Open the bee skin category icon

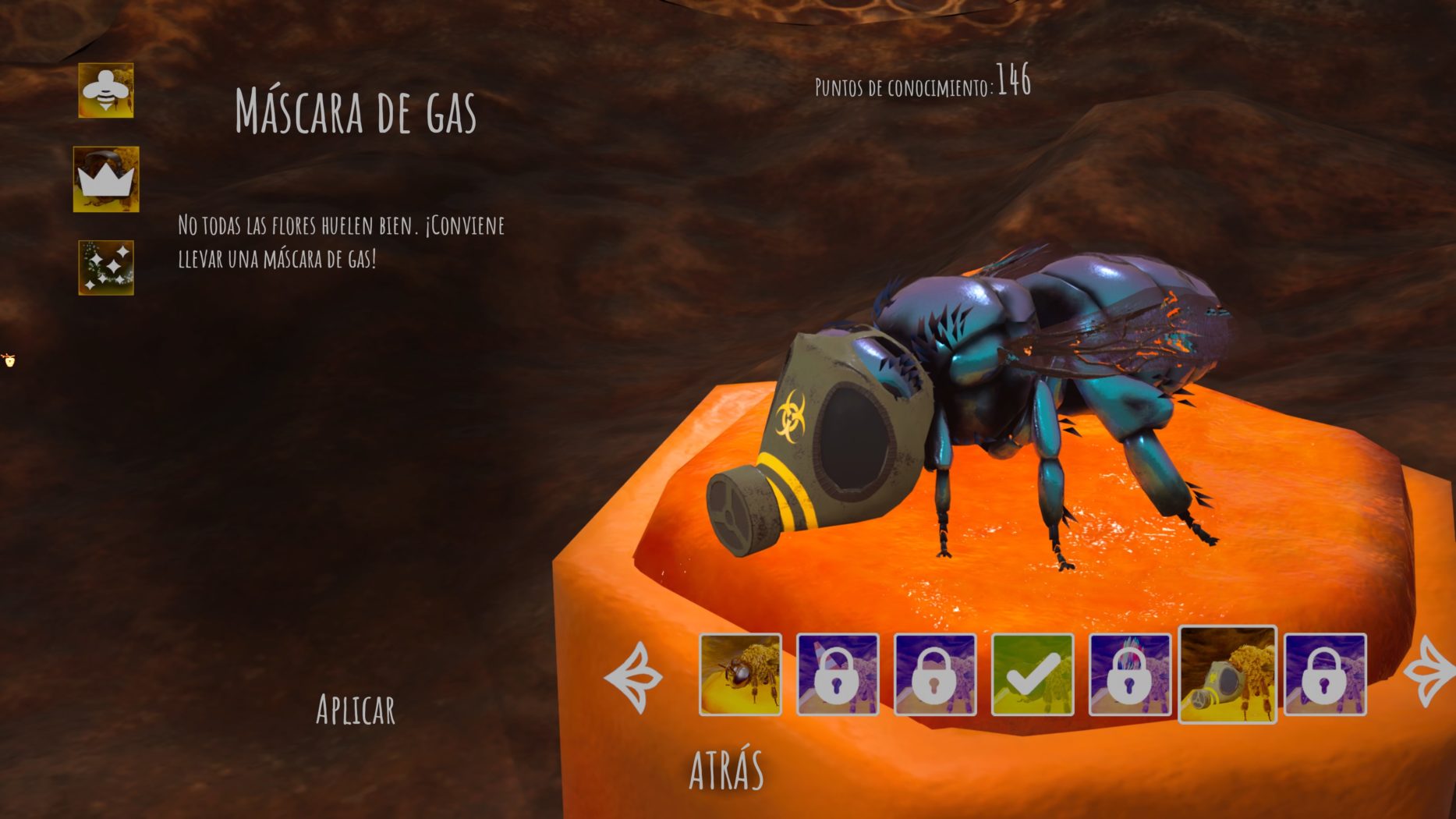click(106, 91)
